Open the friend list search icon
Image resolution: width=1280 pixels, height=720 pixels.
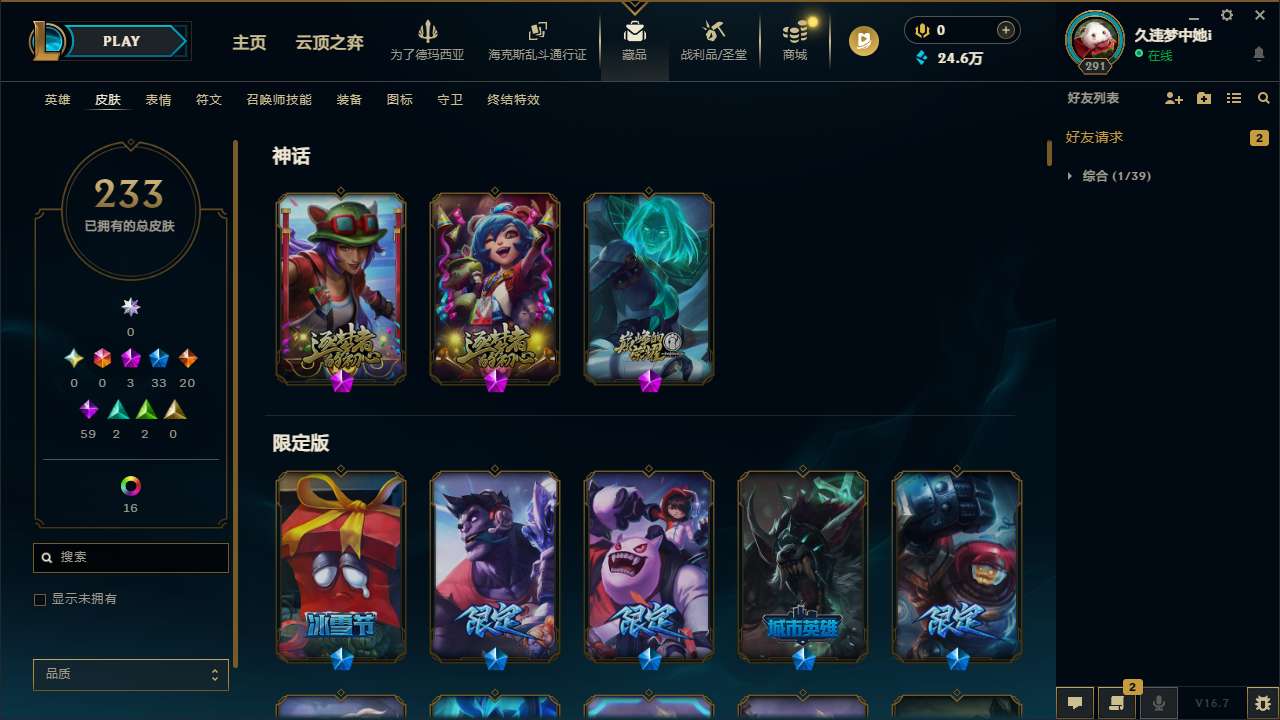pyautogui.click(x=1263, y=98)
